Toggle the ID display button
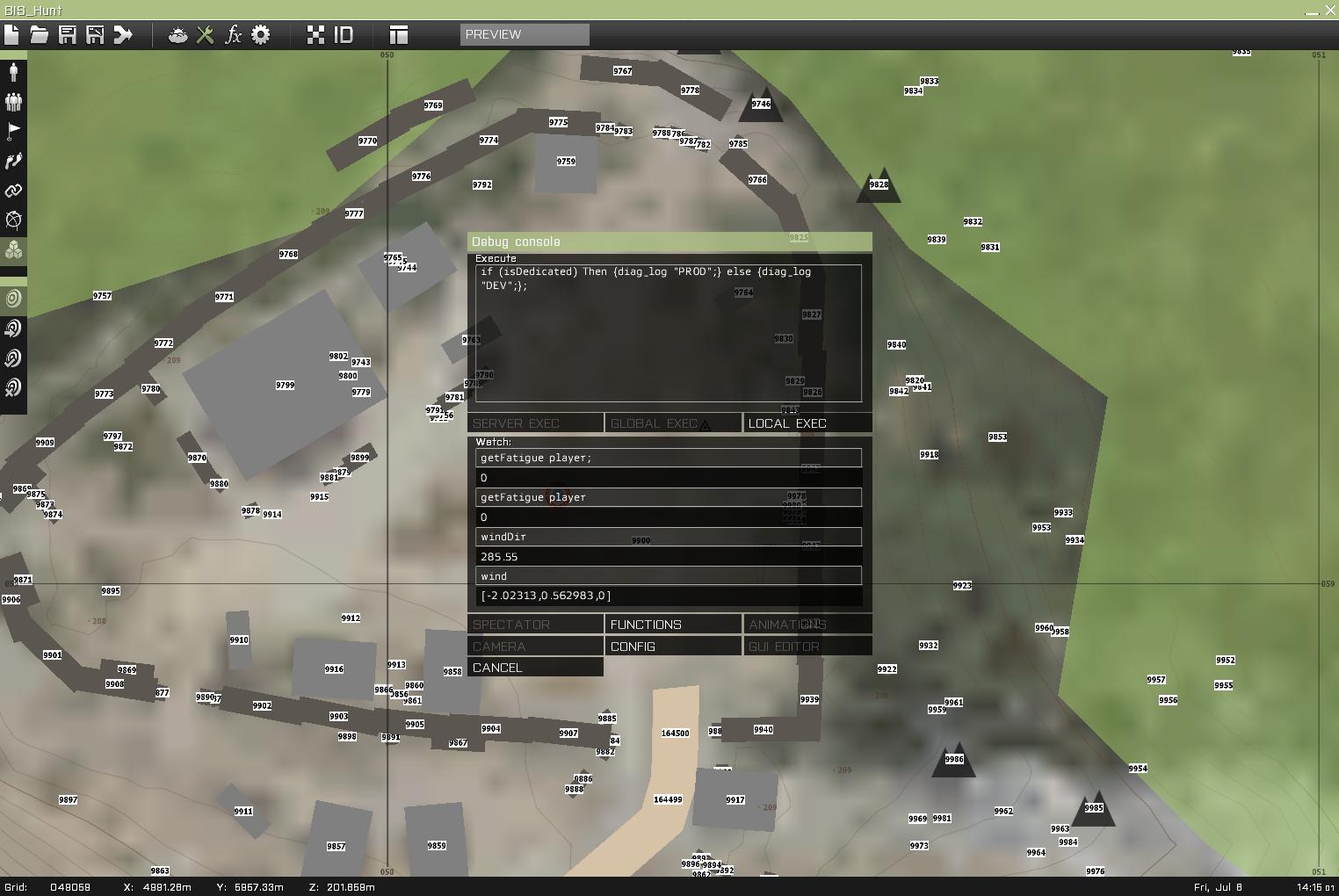This screenshot has height=896, width=1339. click(344, 34)
